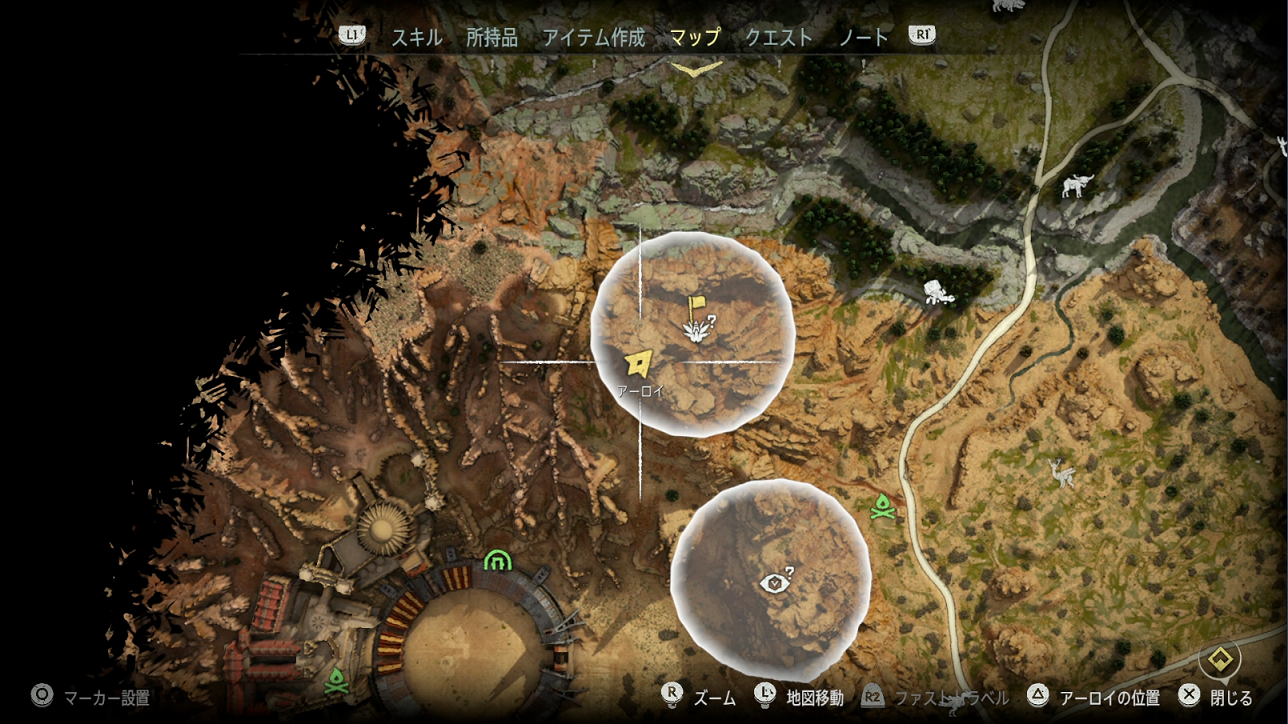Select Aloy's yellow arrow position marker
The width and height of the screenshot is (1288, 724).
coord(637,364)
